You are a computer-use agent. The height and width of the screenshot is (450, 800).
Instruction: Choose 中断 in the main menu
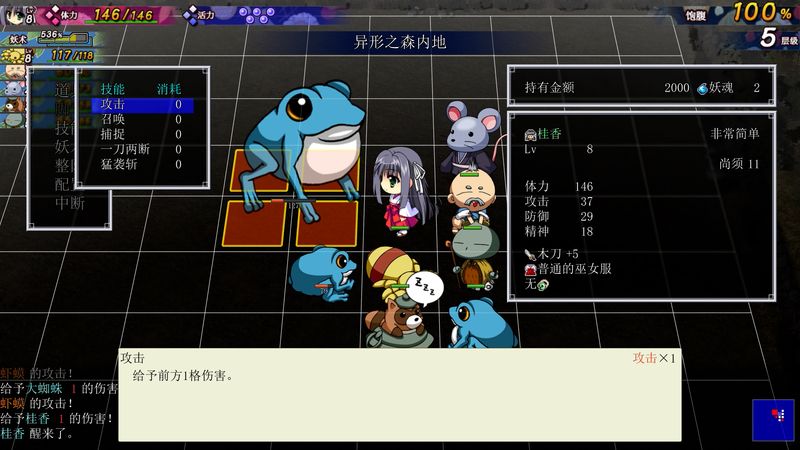(x=66, y=202)
